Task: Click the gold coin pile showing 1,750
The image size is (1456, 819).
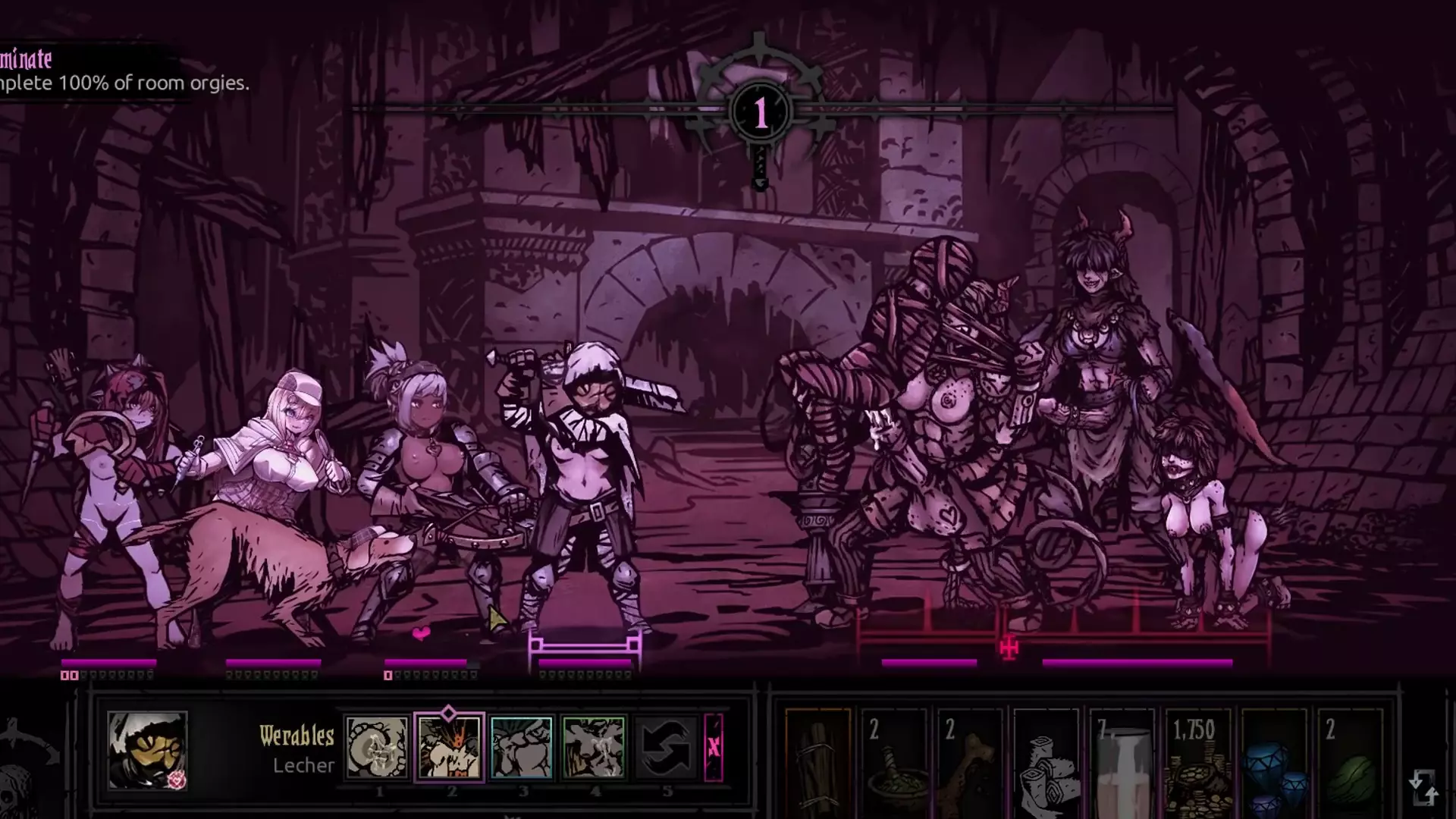Action: coord(1198,762)
